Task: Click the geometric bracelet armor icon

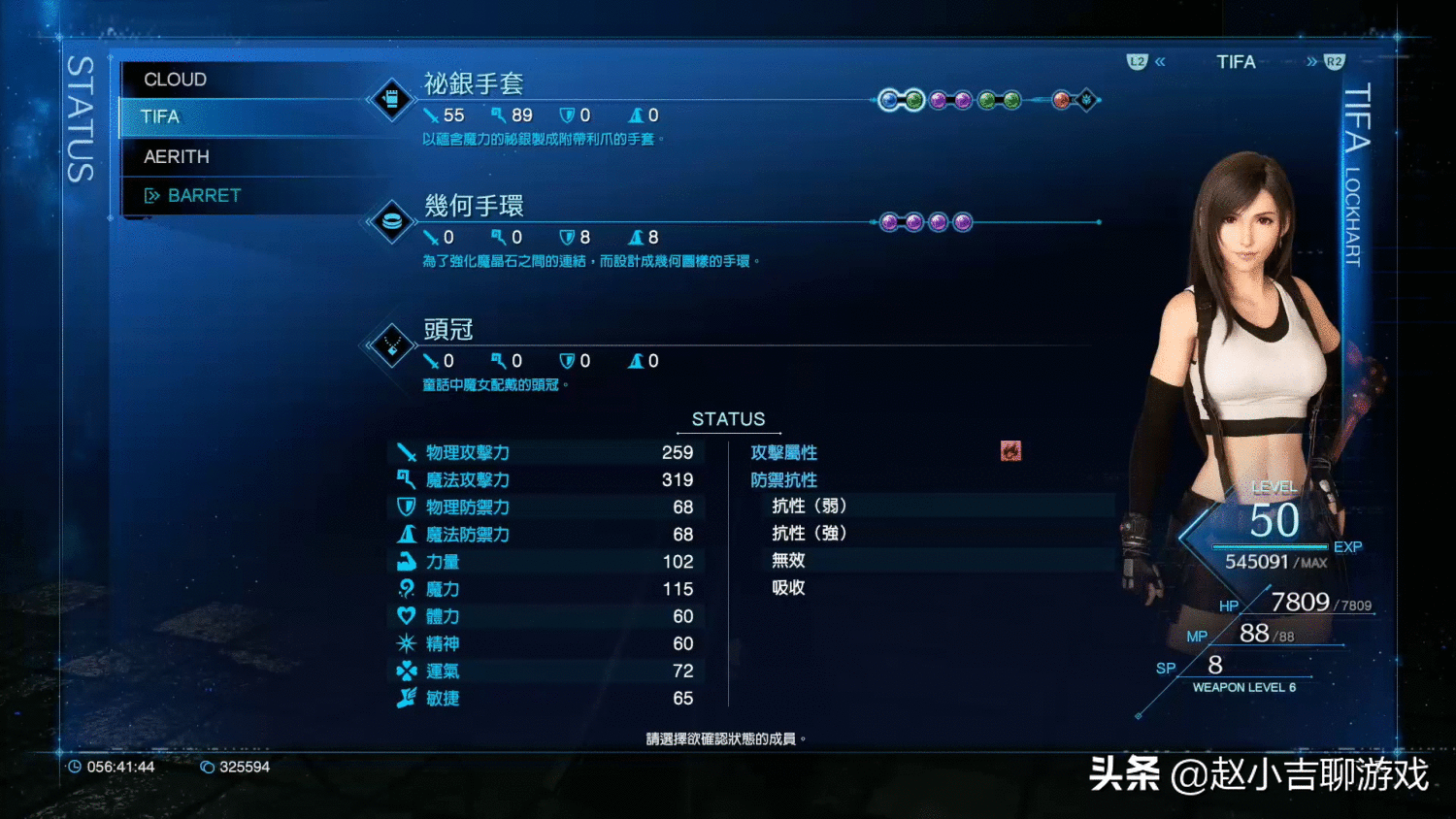Action: [x=391, y=223]
